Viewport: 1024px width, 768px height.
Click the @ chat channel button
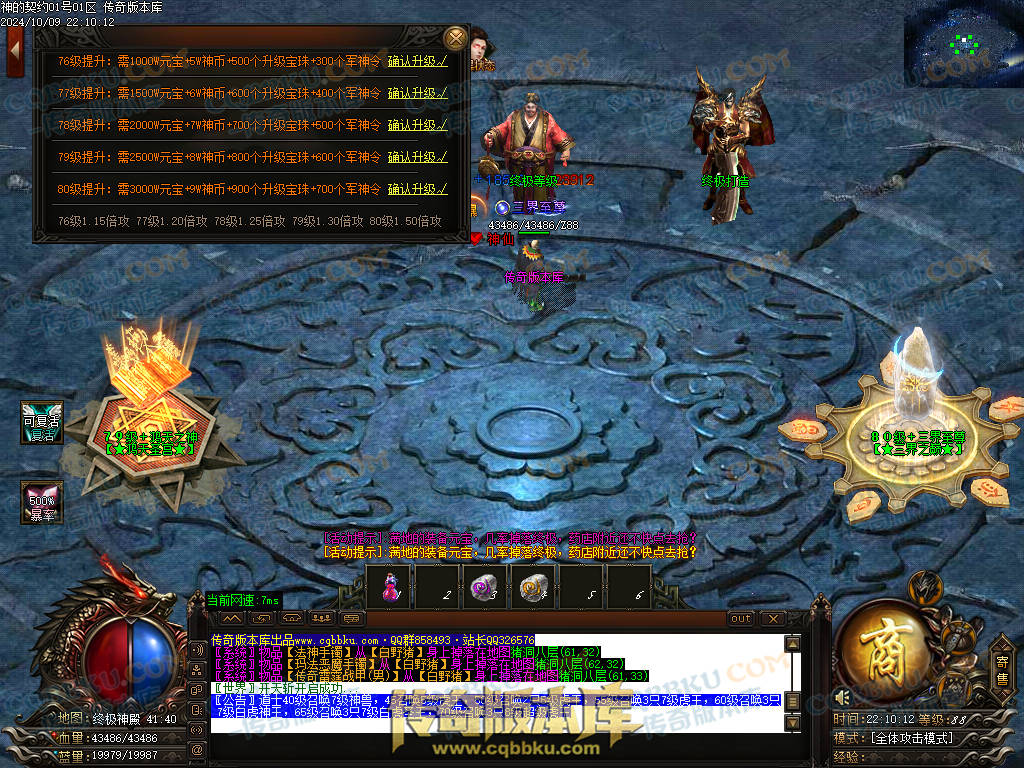pos(197,748)
